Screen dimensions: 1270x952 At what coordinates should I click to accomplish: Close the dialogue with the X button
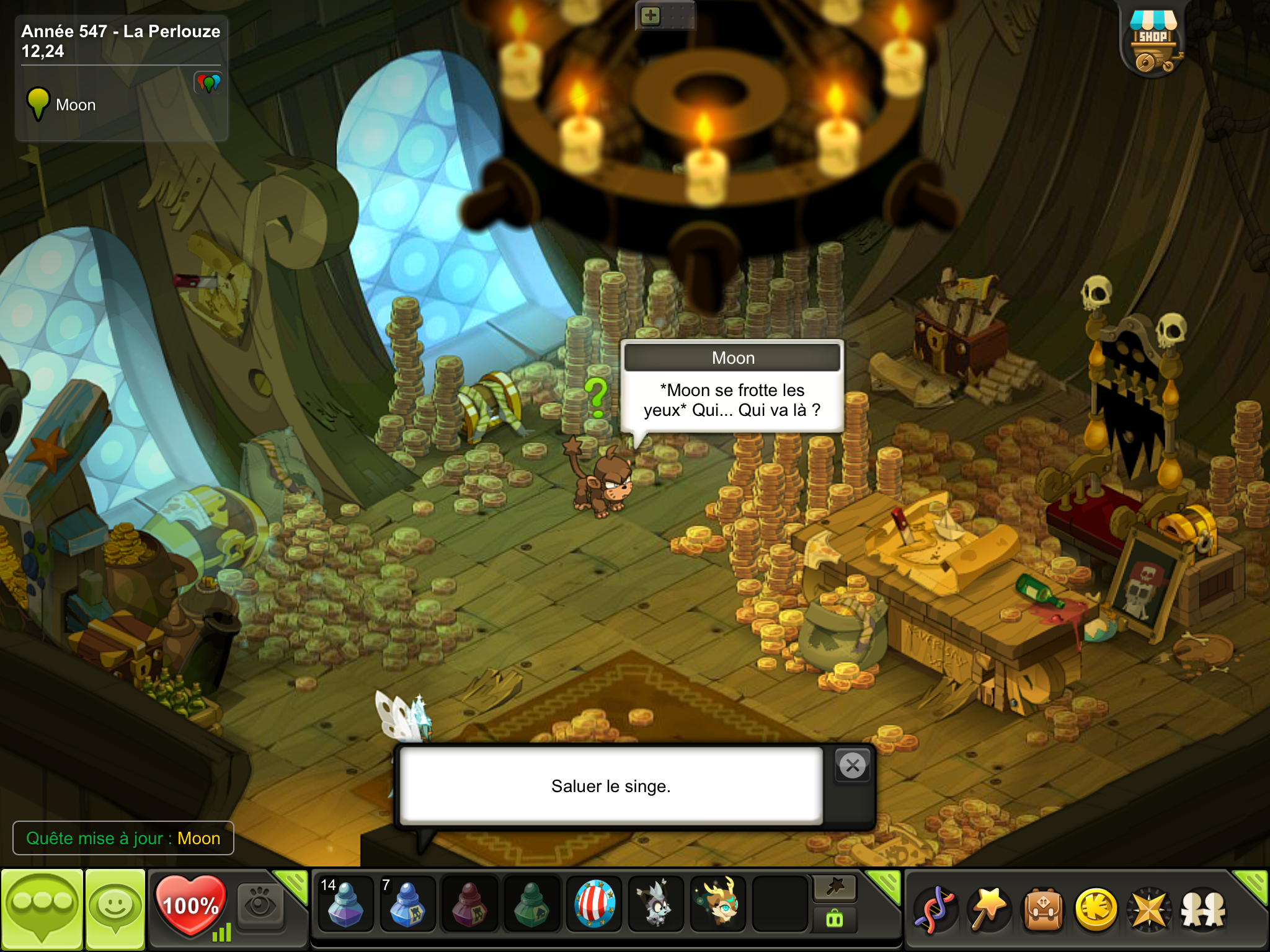click(853, 766)
